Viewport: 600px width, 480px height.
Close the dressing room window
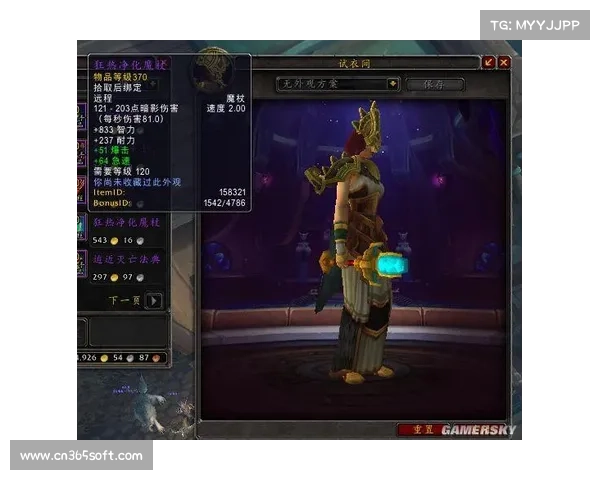coord(504,62)
